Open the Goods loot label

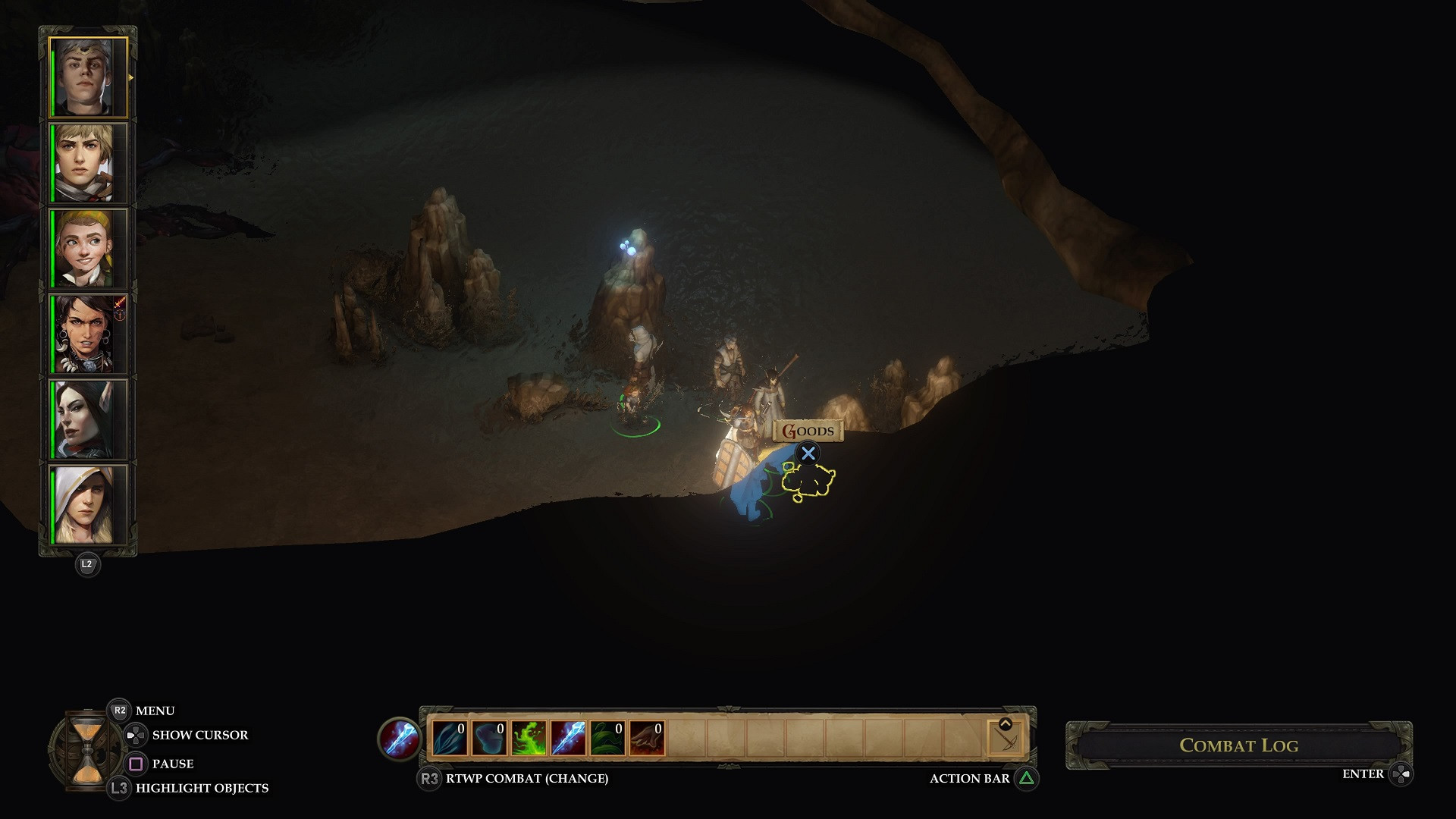pos(808,431)
